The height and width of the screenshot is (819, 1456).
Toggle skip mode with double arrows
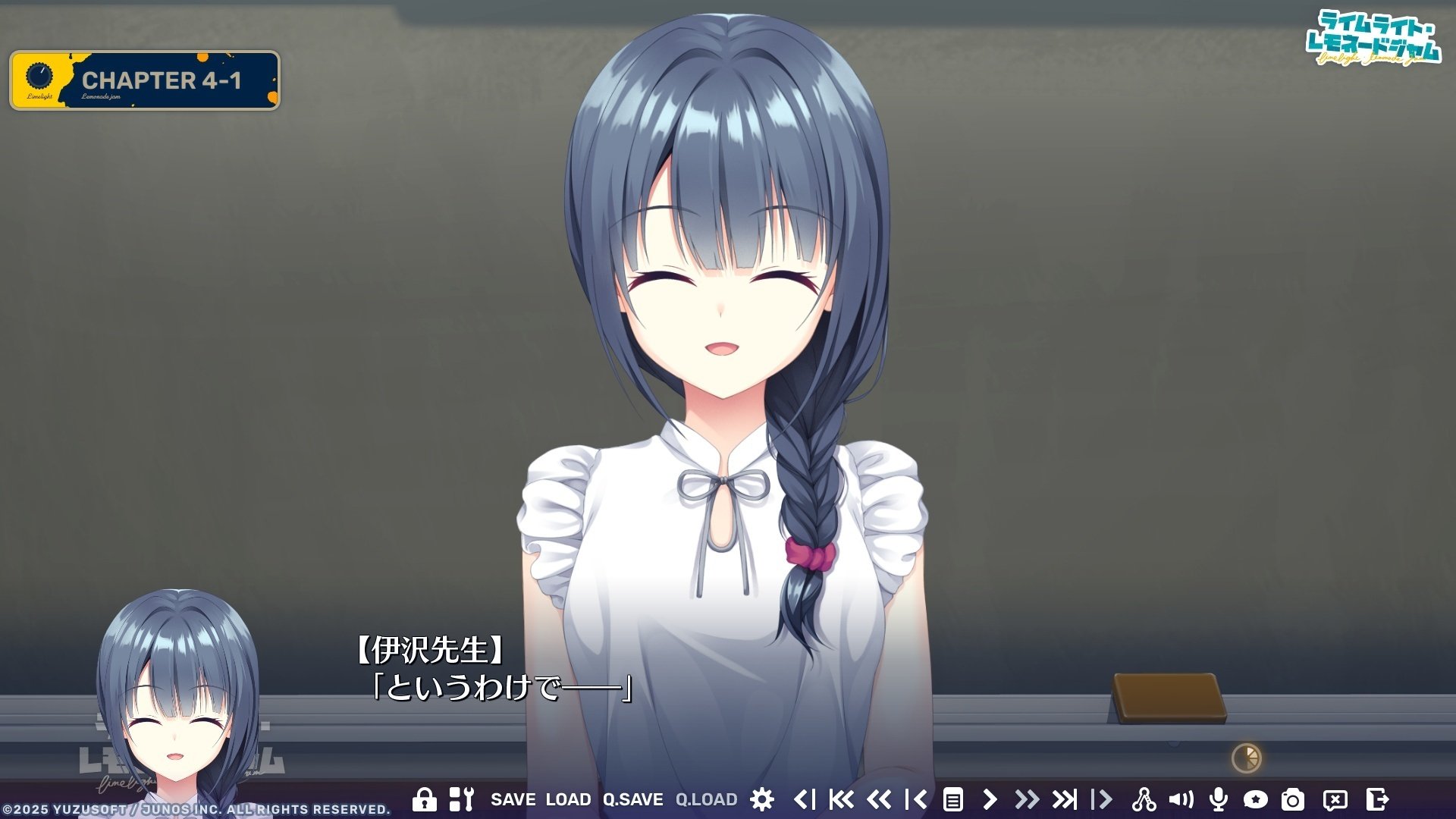pyautogui.click(x=1028, y=799)
